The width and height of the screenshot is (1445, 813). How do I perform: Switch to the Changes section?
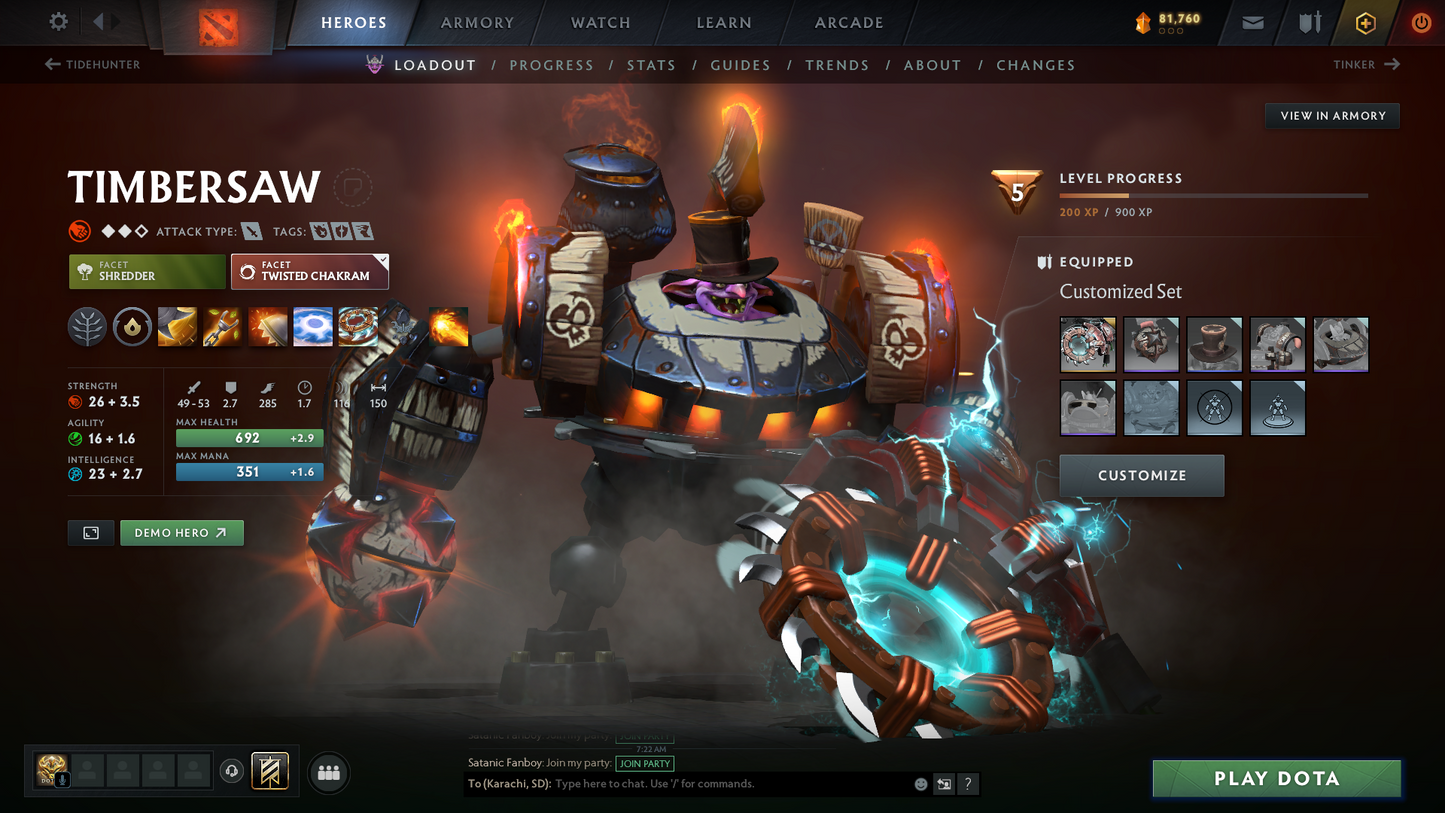coord(1035,65)
